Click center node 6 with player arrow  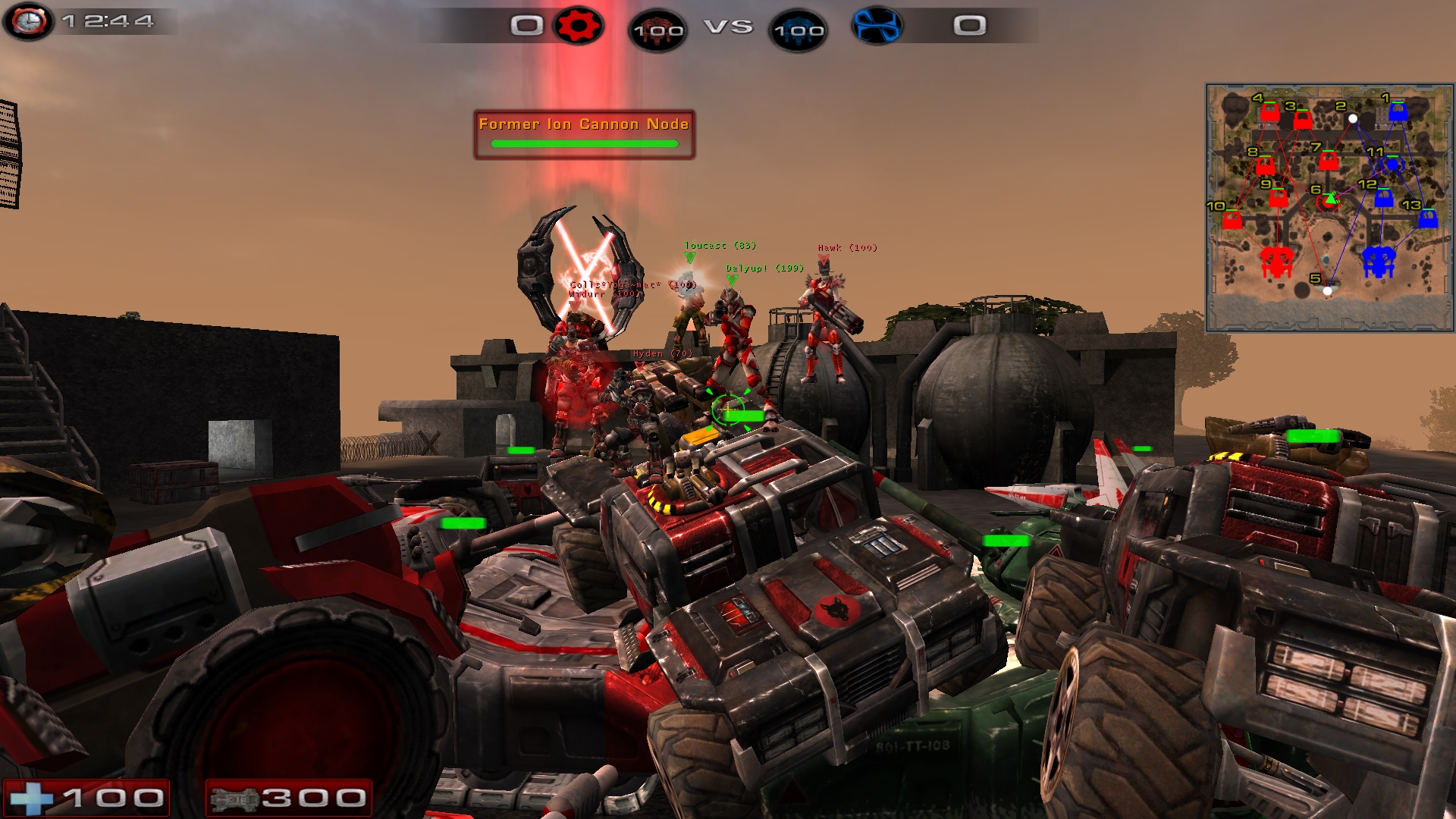[x=1329, y=202]
